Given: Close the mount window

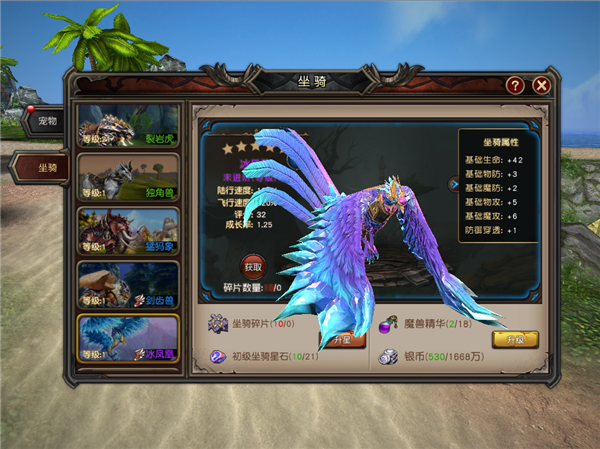Looking at the screenshot, I should 541,85.
